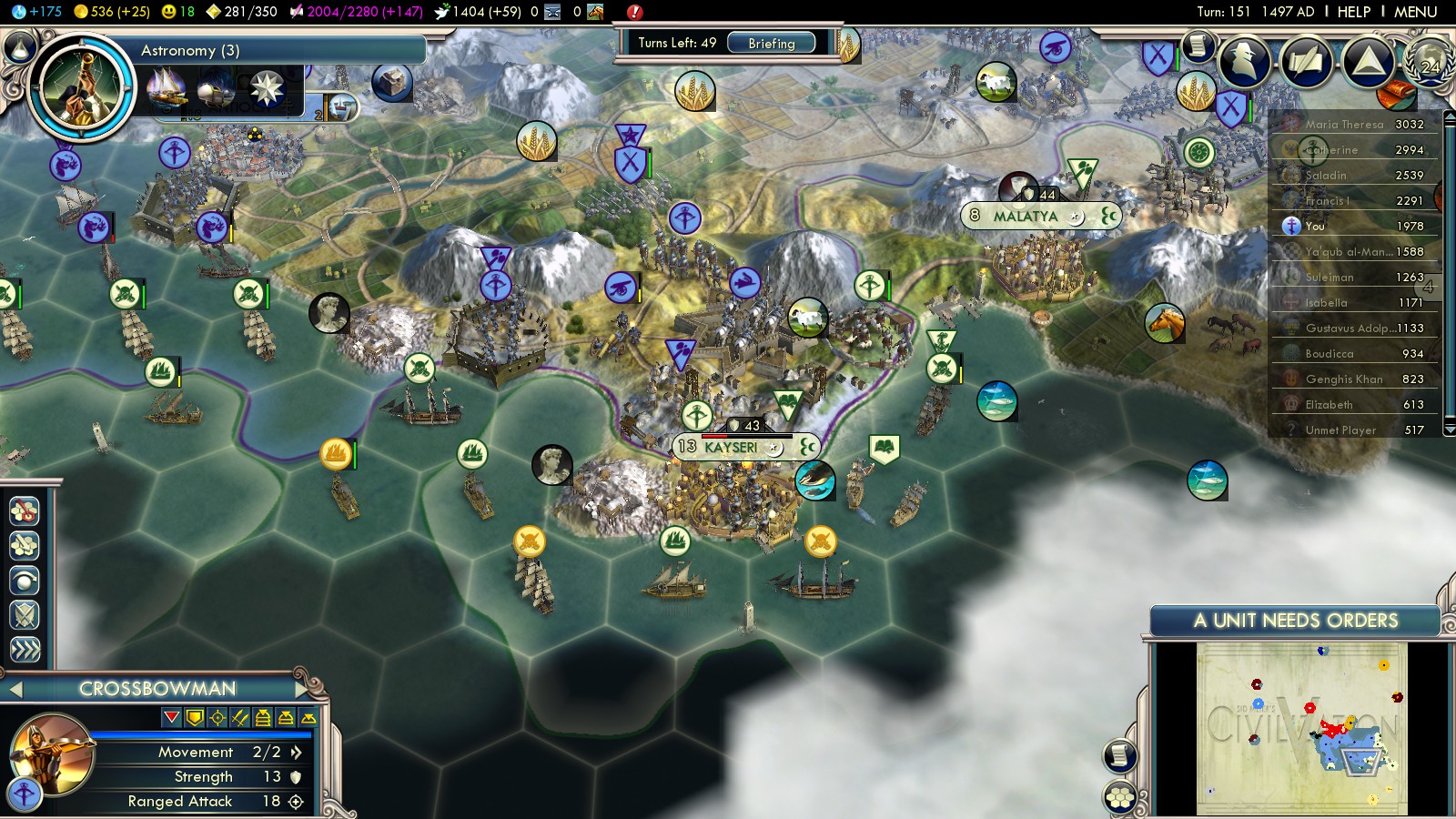
Task: Open the Astronomy research tech tree
Action: coord(81,86)
